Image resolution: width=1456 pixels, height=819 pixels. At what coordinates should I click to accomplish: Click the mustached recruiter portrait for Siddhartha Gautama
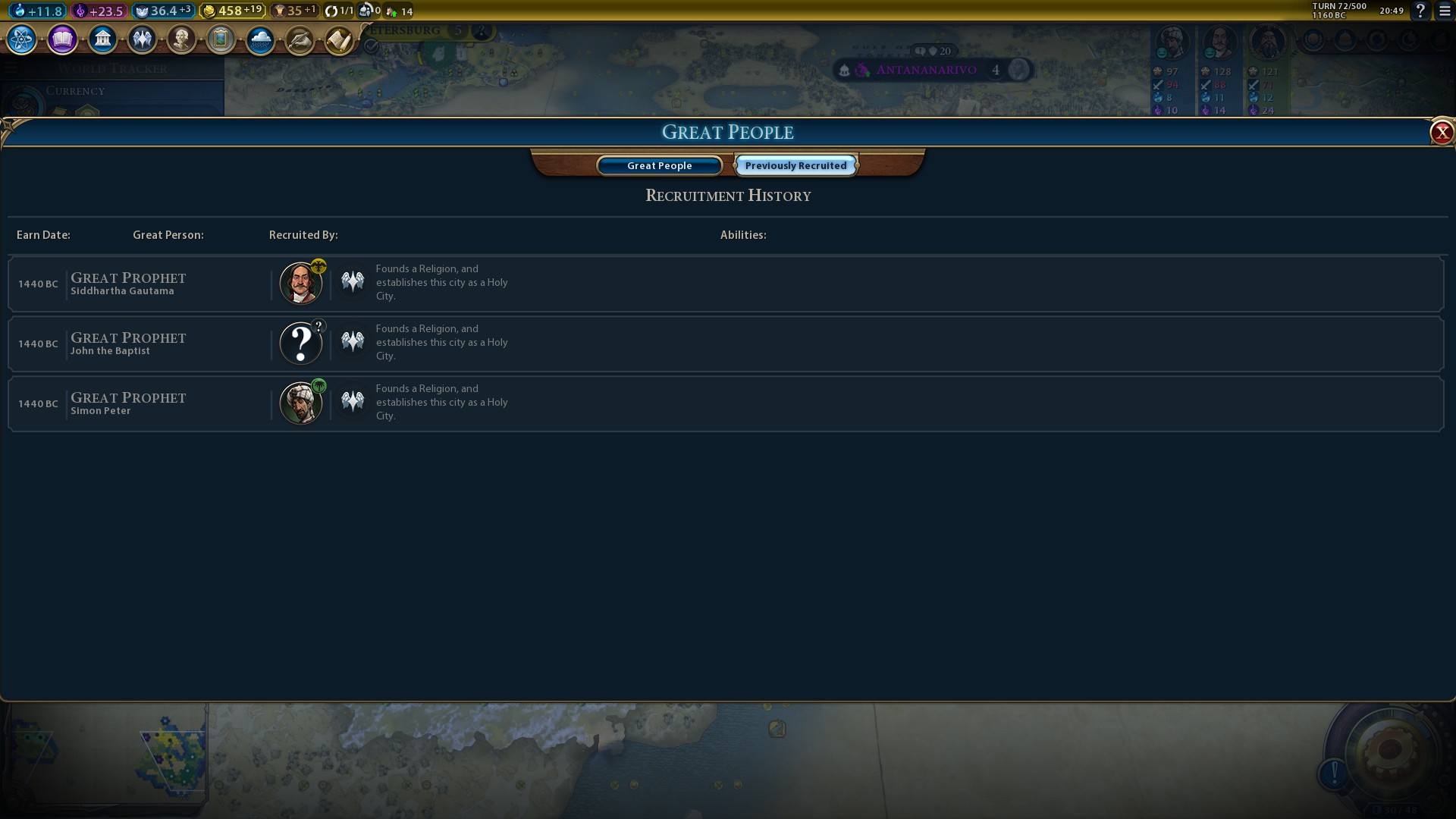(301, 284)
